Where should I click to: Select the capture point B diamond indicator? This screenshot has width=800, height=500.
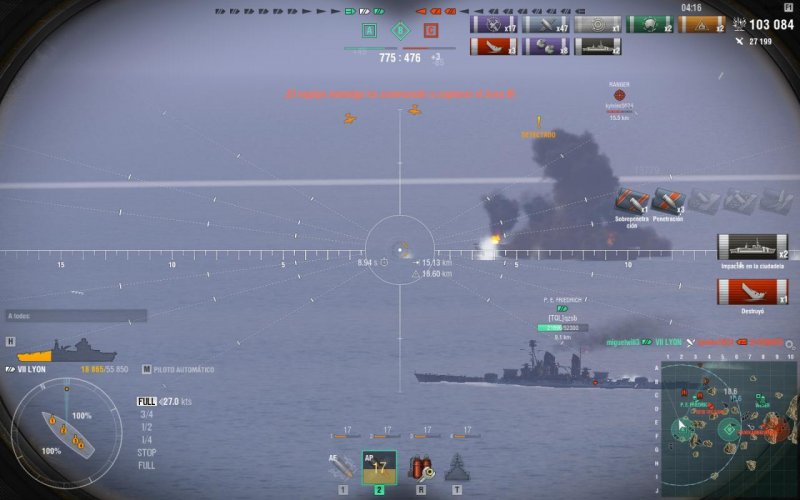(400, 31)
